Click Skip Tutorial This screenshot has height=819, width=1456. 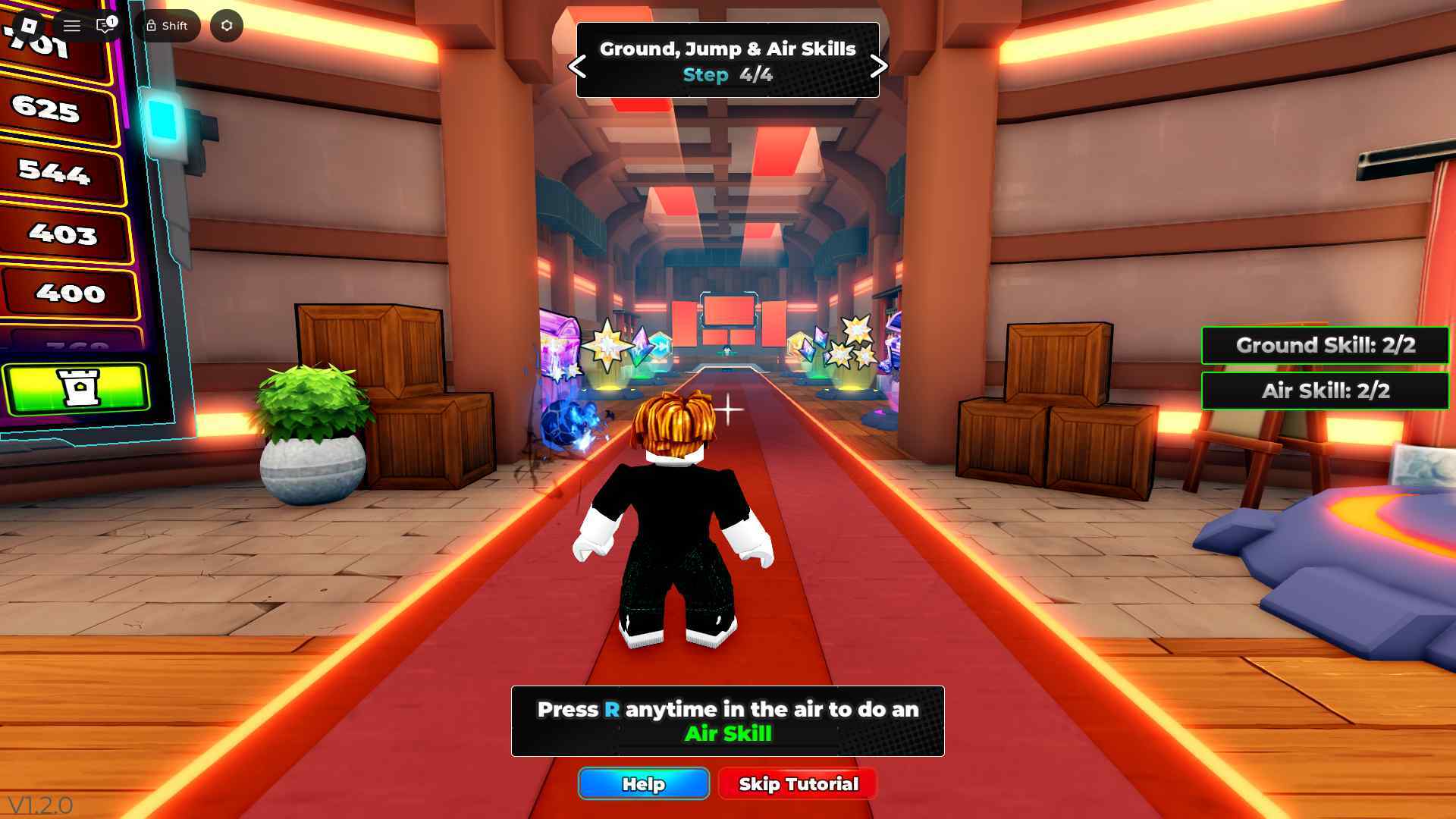(x=797, y=784)
